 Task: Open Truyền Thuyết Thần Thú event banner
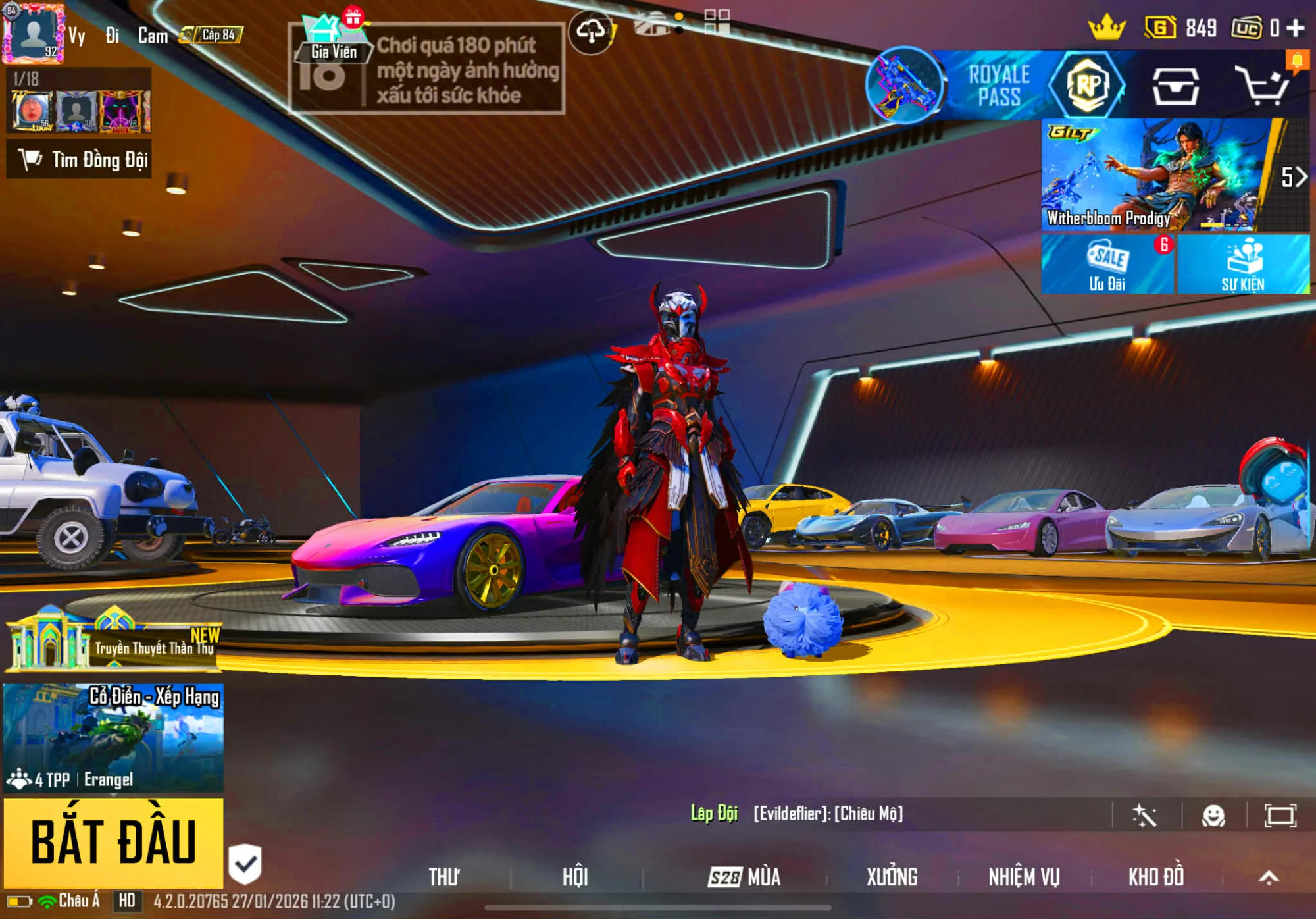(x=113, y=642)
